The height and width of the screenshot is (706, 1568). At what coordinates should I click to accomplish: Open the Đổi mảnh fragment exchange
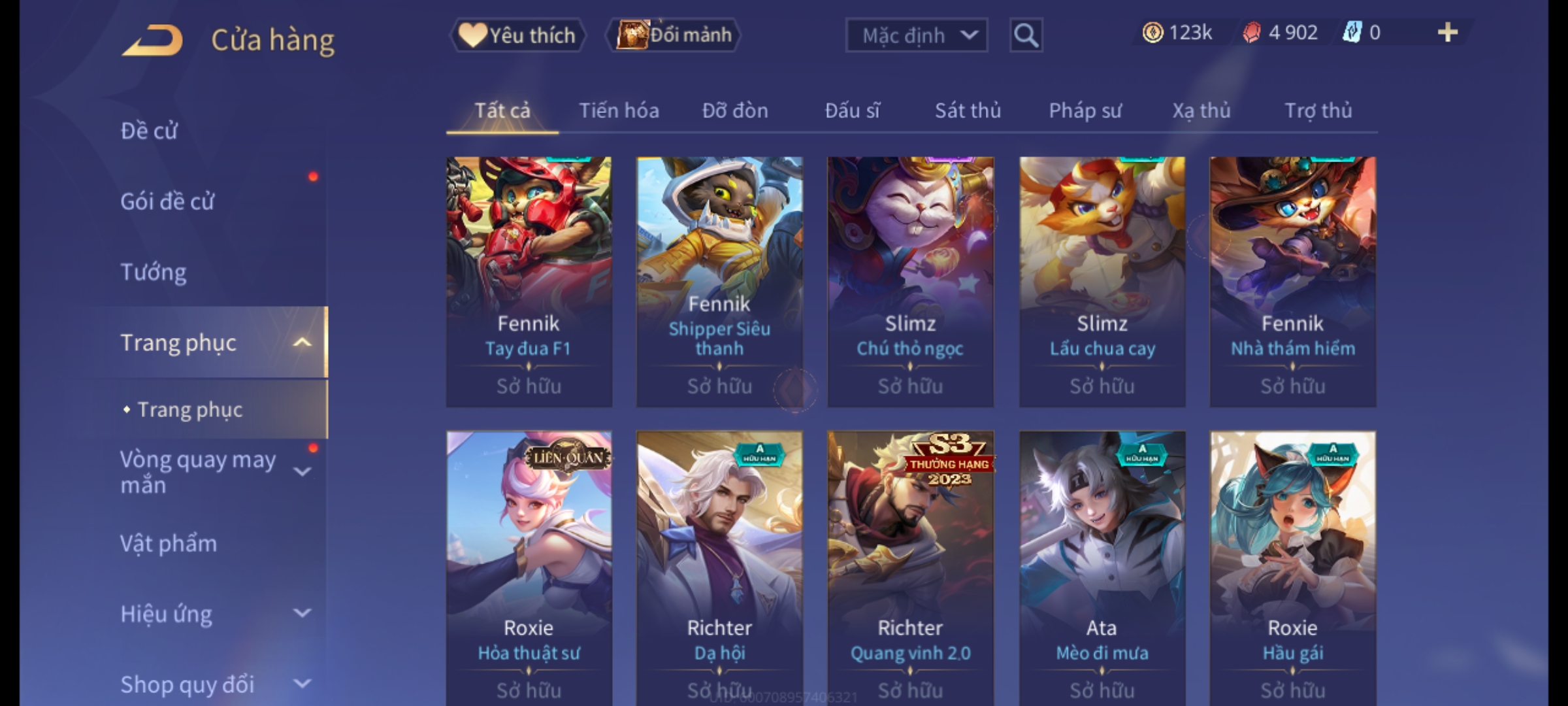(x=674, y=35)
